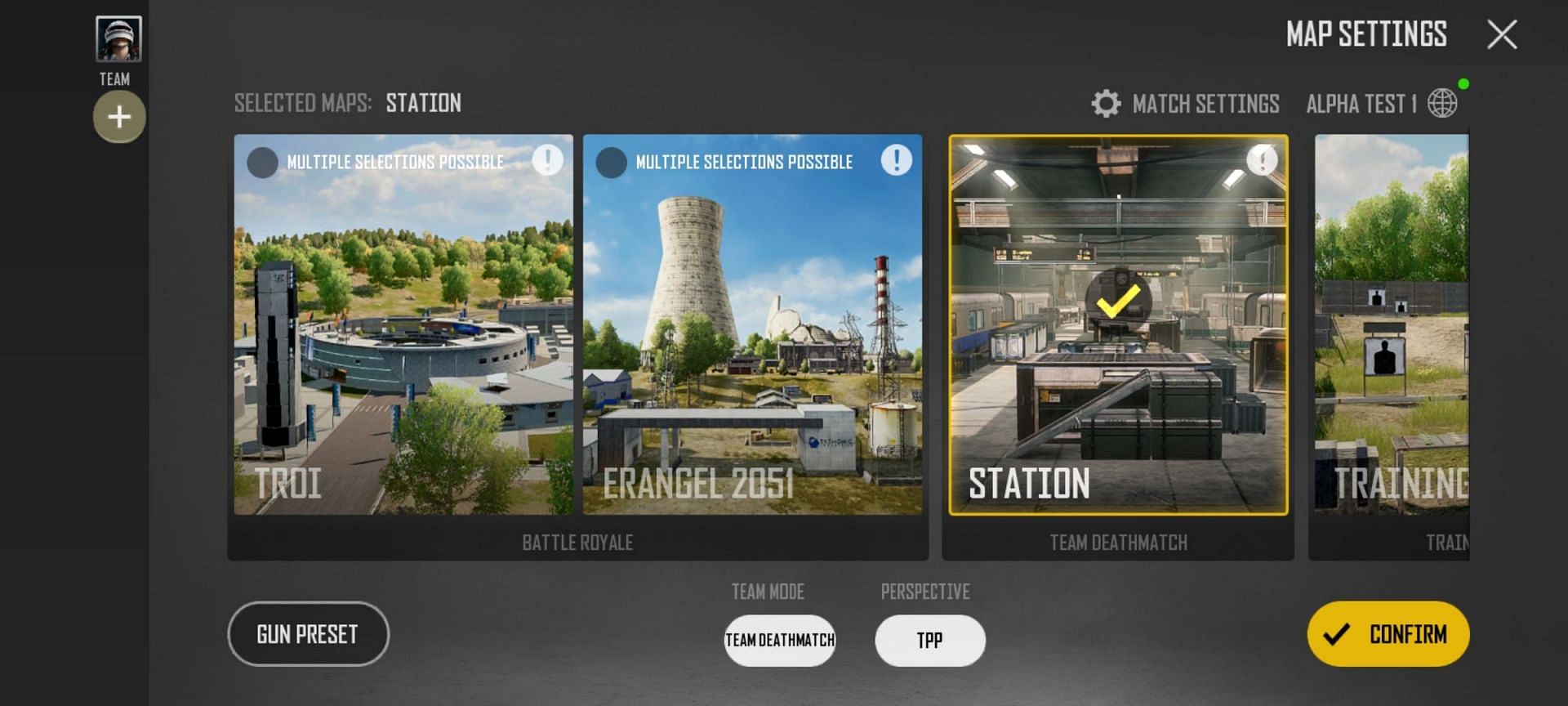
Task: Choose the Erangel 2051 map
Action: click(x=752, y=343)
